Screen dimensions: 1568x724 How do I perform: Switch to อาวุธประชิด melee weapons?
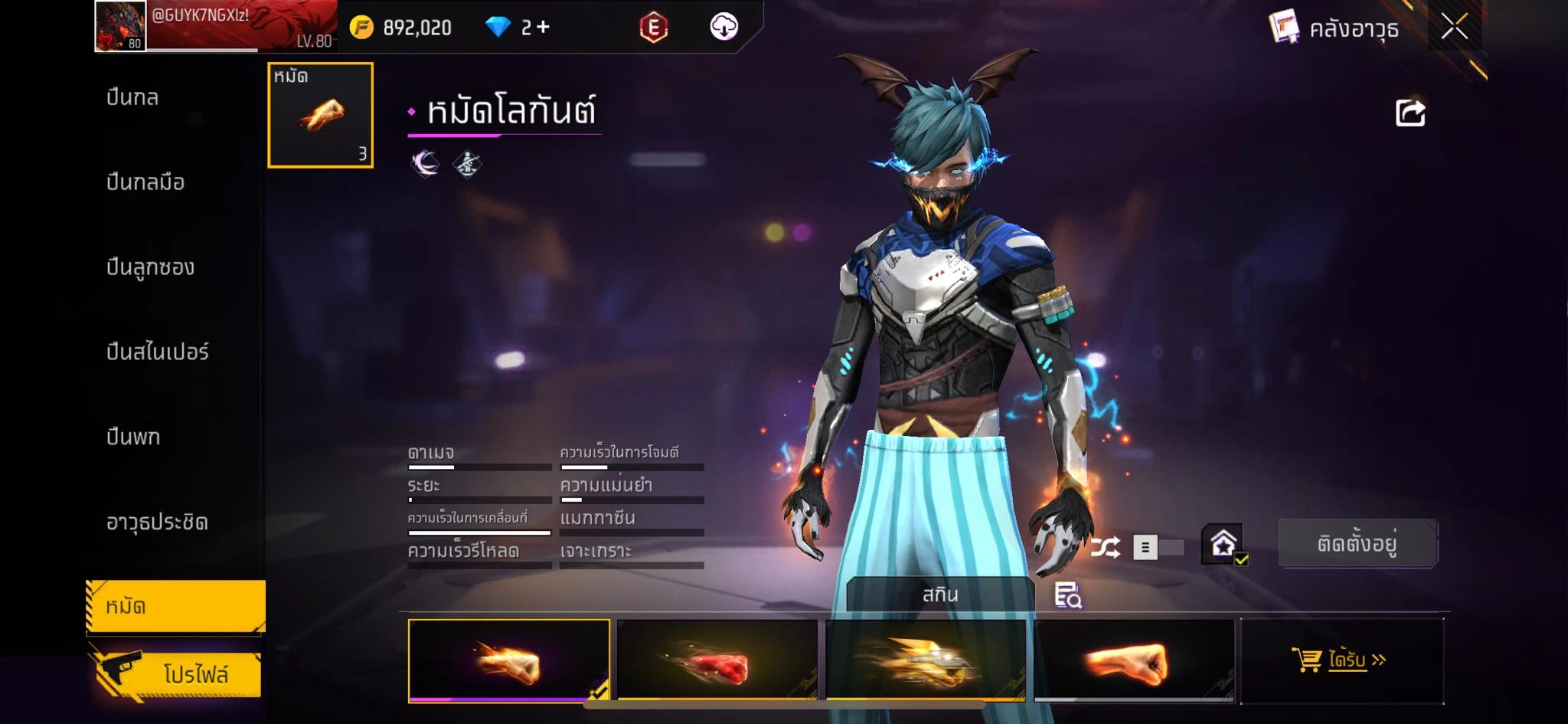[157, 523]
